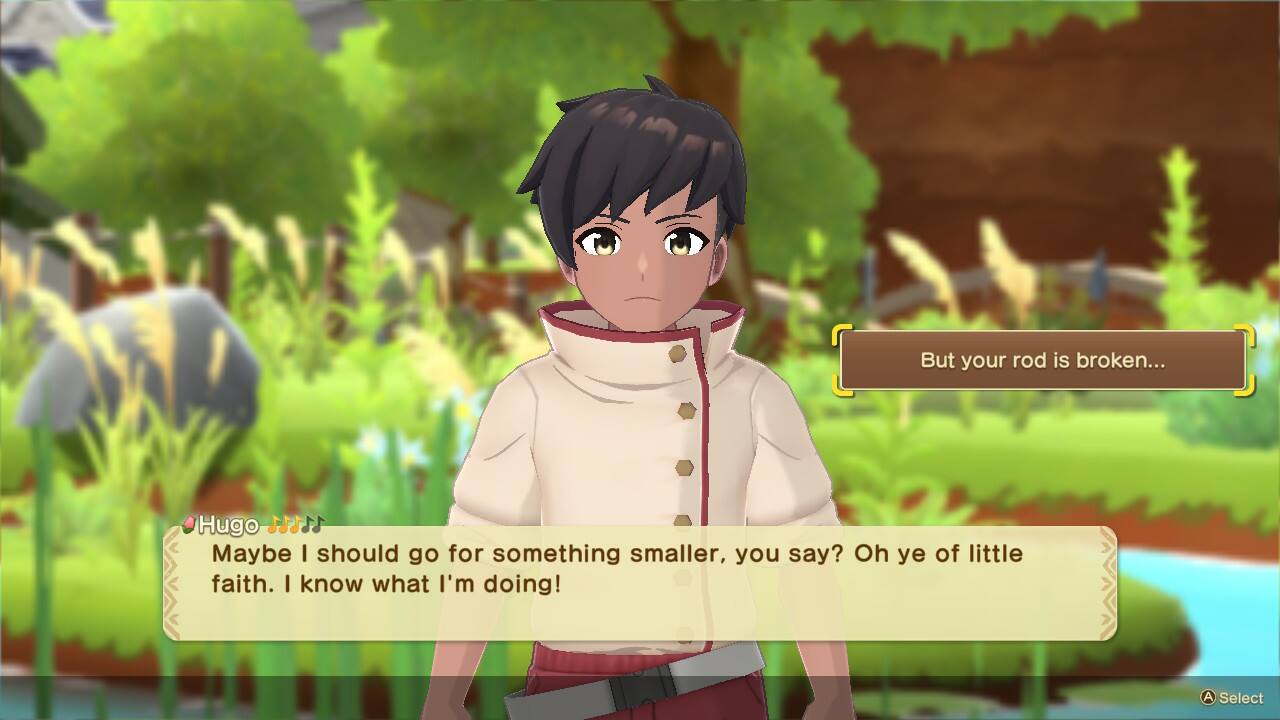
Task: Advance Hugo's dialogue text box
Action: 640,583
